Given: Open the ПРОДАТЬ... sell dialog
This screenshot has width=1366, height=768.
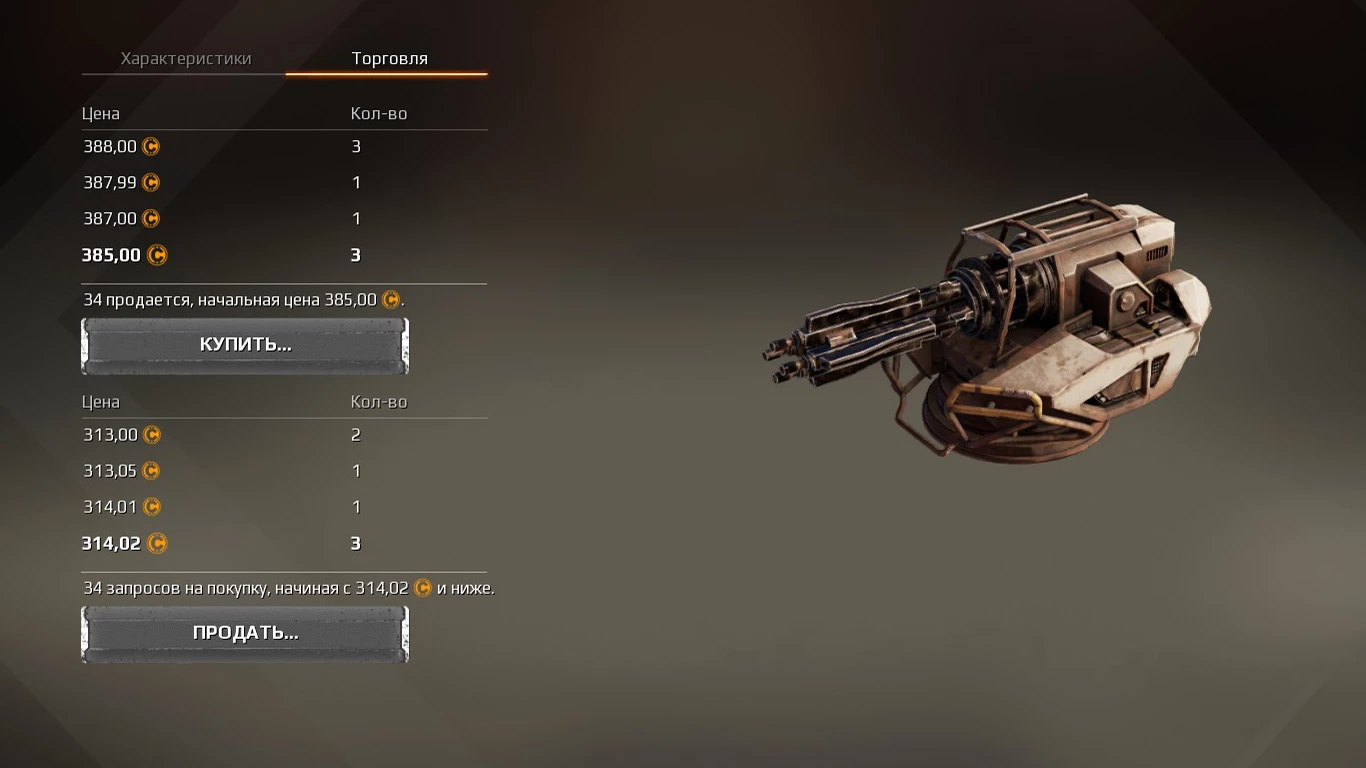Looking at the screenshot, I should coord(245,633).
